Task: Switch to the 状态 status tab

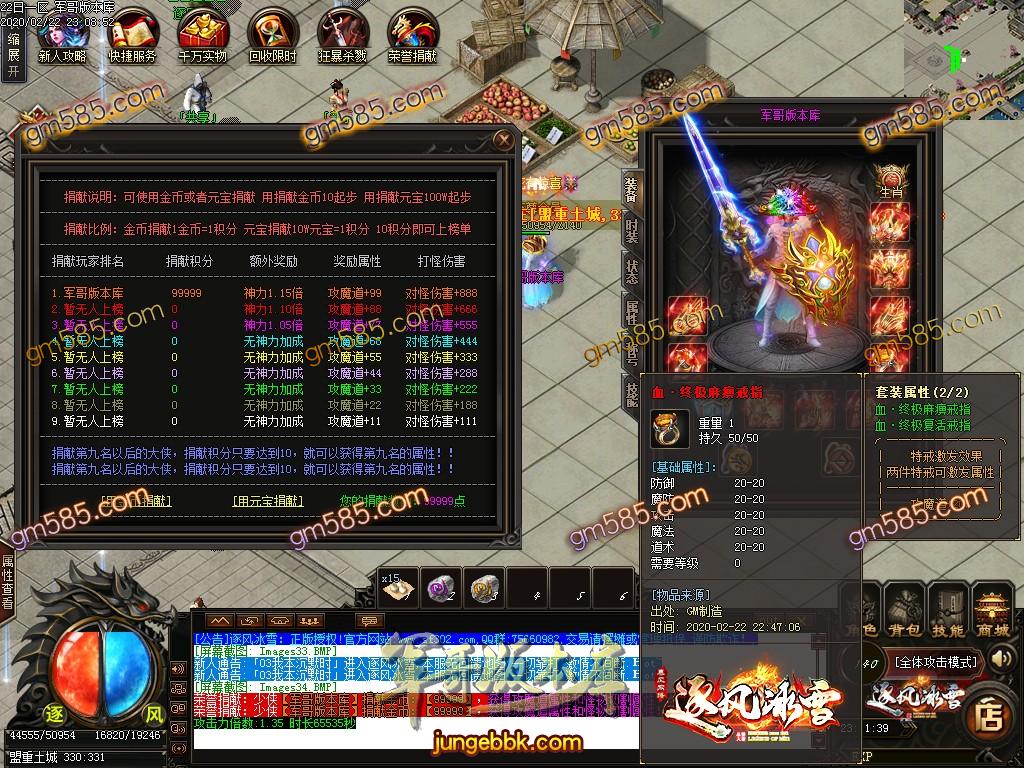Action: 631,273
